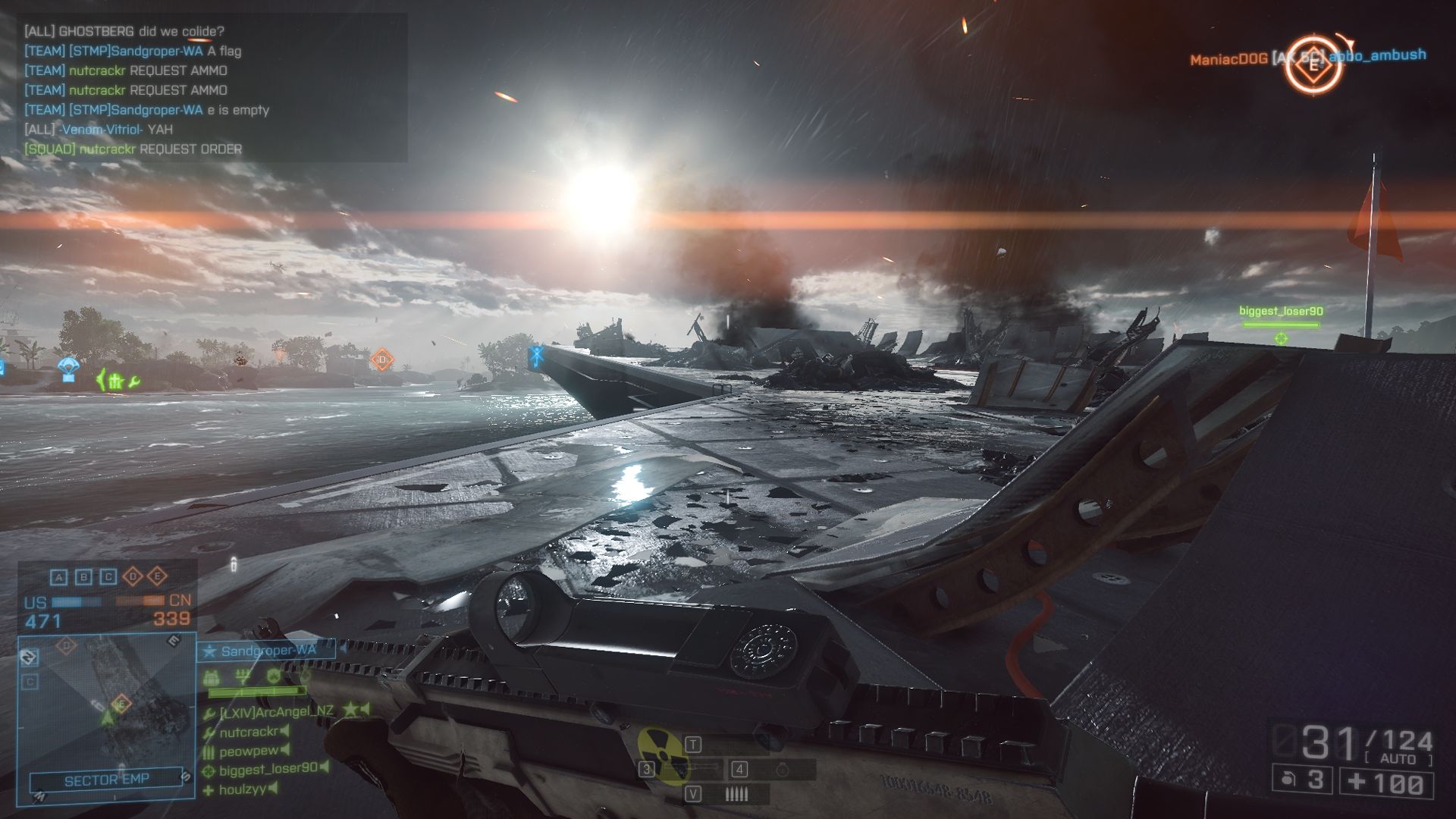Select squad member nutcrackr
Viewport: 1456px width, 819px height.
coord(248,732)
